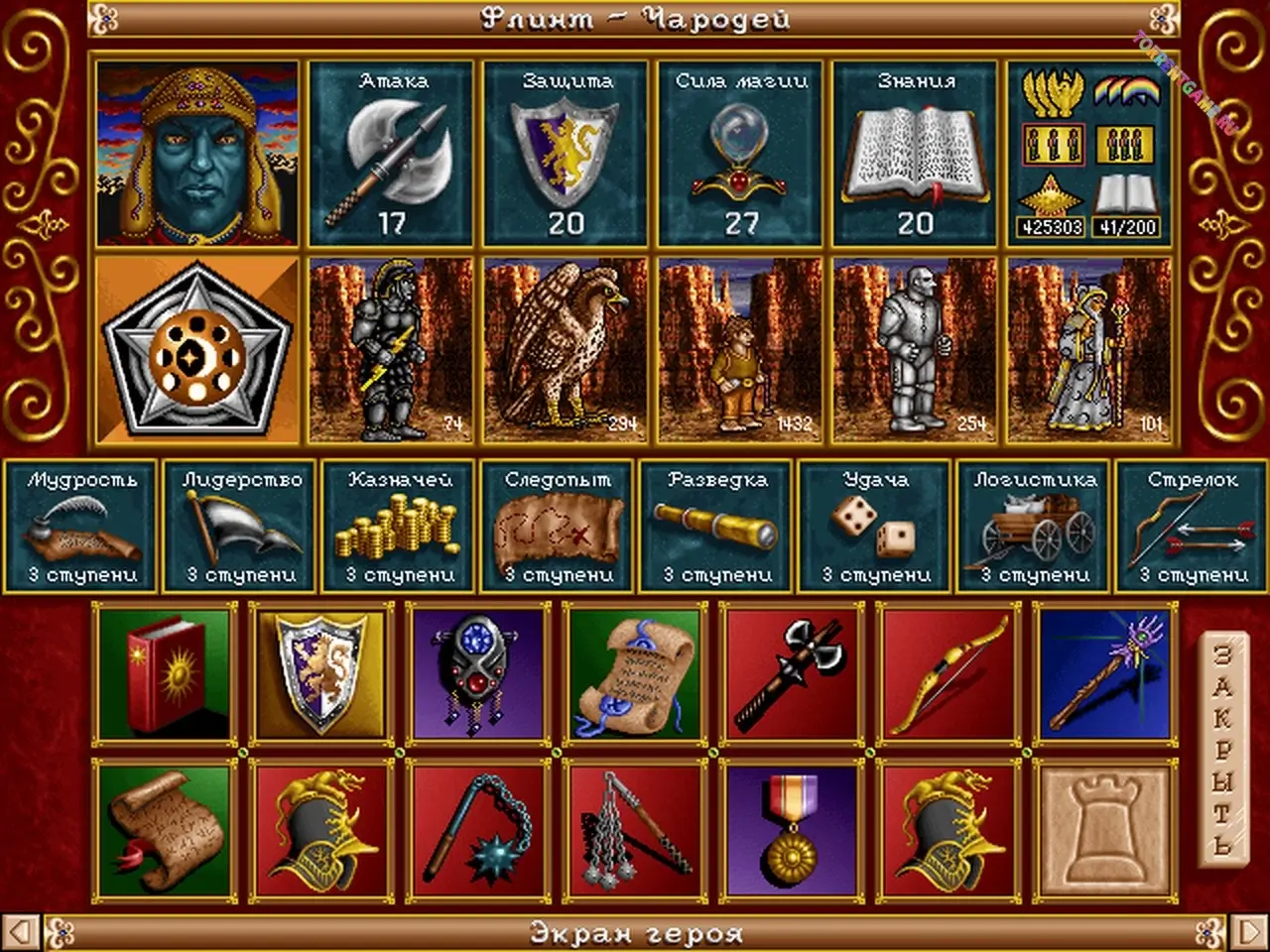Open the Стрелок archery skill
1270x952 pixels.
pyautogui.click(x=1192, y=528)
